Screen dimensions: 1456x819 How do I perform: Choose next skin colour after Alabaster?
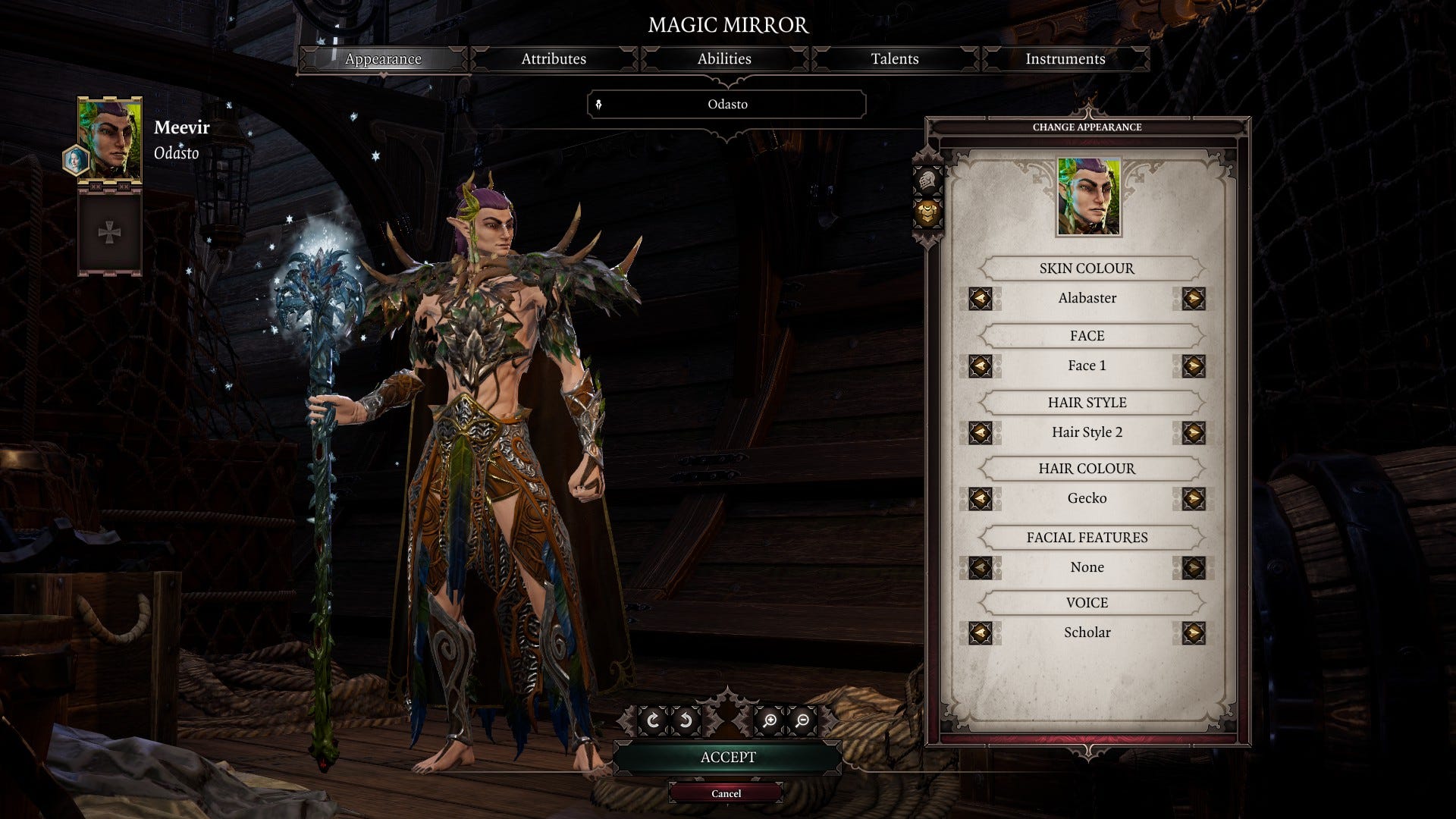pyautogui.click(x=1193, y=299)
